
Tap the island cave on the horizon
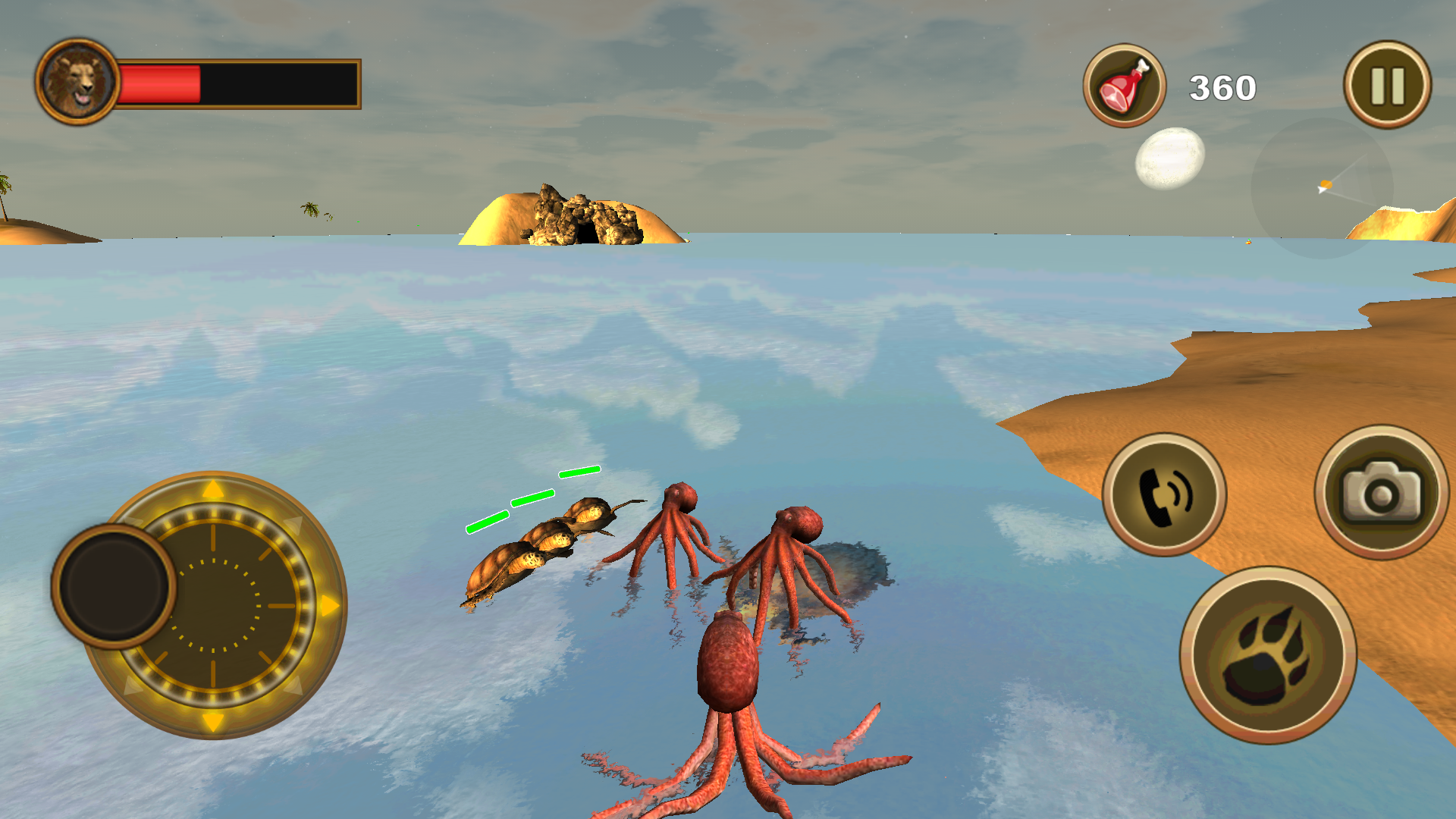point(584,220)
